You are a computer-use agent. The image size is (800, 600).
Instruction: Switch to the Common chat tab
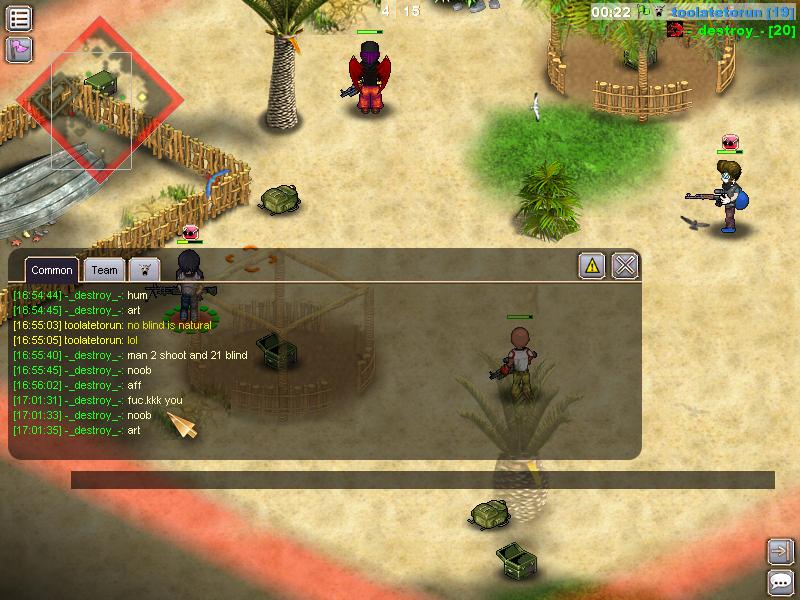[51, 270]
